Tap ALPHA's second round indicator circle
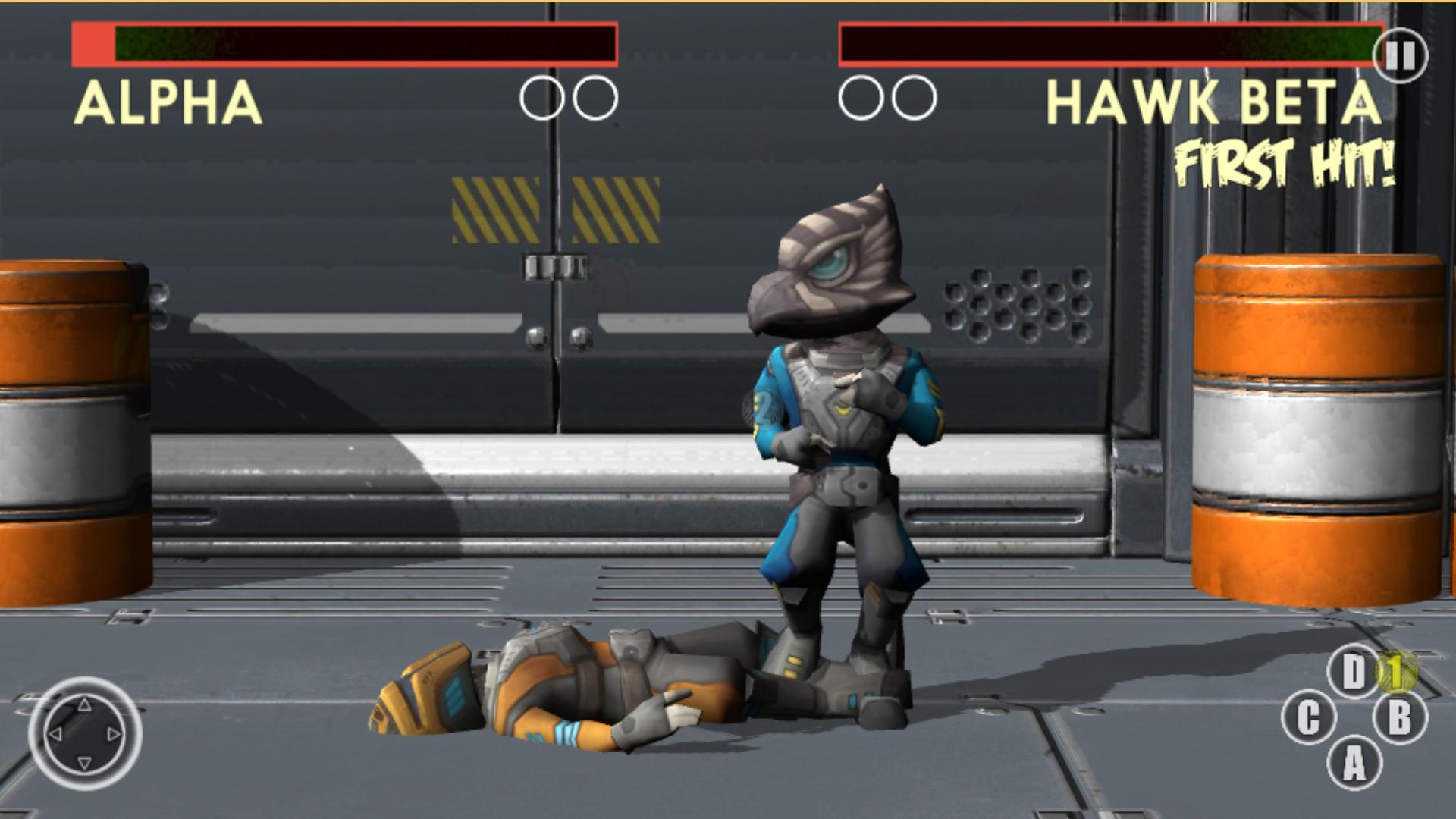 (x=595, y=96)
